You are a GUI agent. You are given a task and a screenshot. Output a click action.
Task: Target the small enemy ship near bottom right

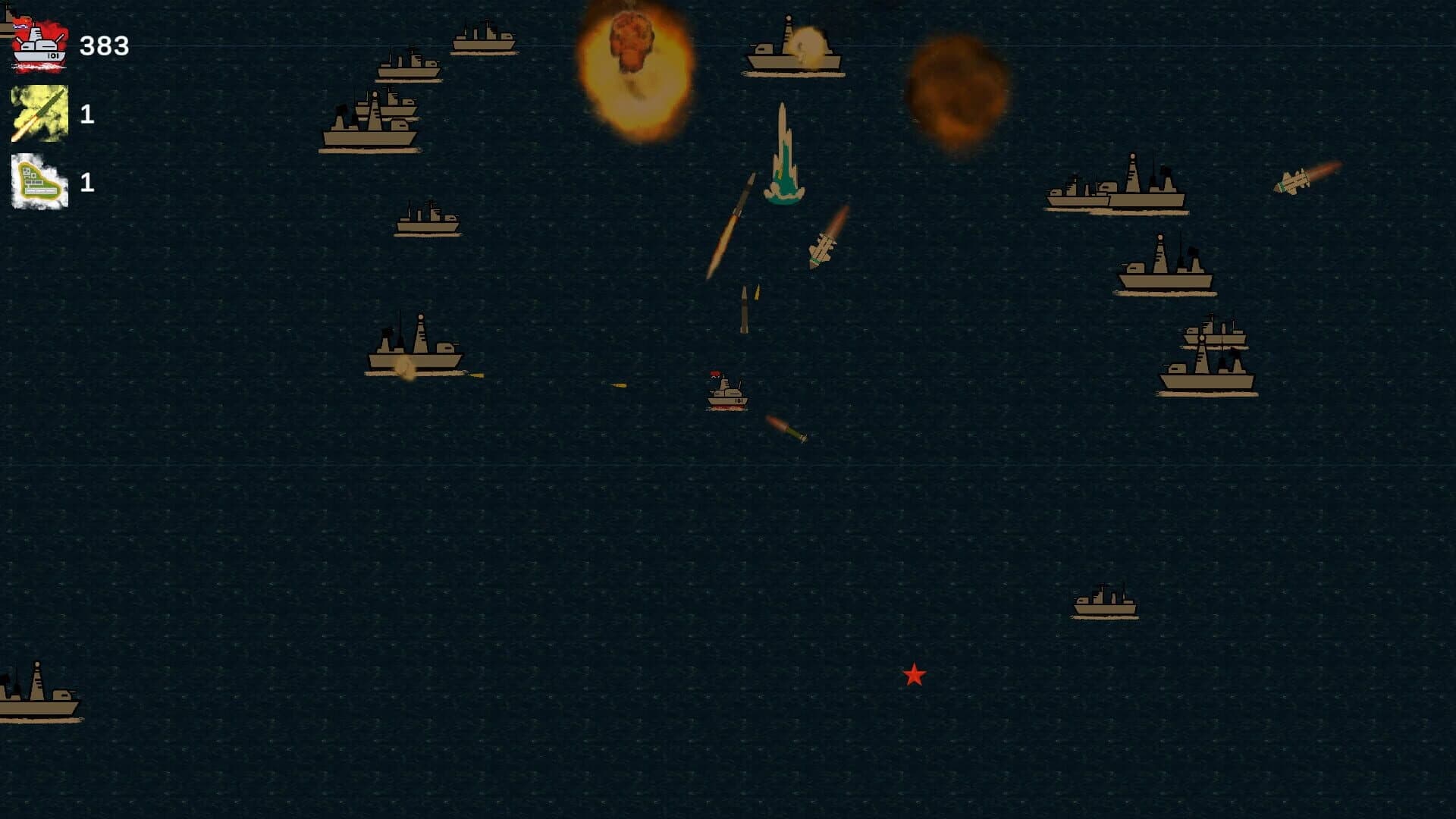click(1107, 603)
